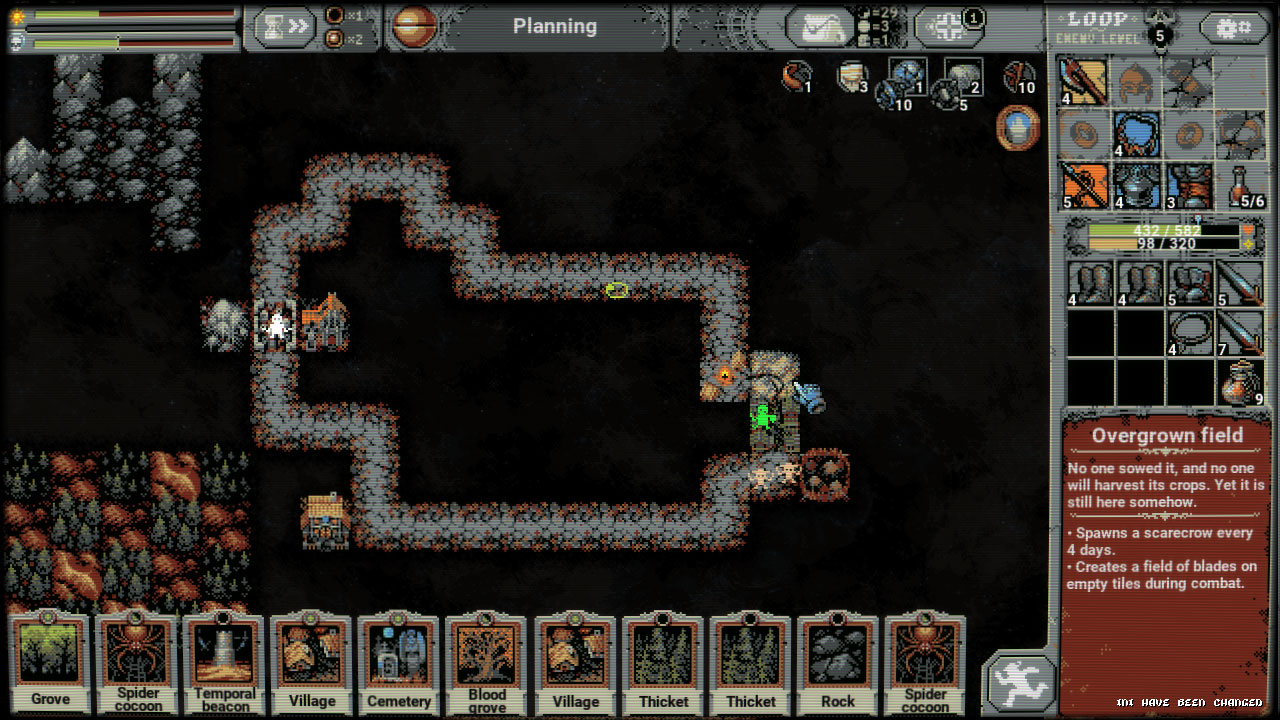The height and width of the screenshot is (720, 1280).
Task: Pick the Temporal beacon card
Action: [x=225, y=663]
